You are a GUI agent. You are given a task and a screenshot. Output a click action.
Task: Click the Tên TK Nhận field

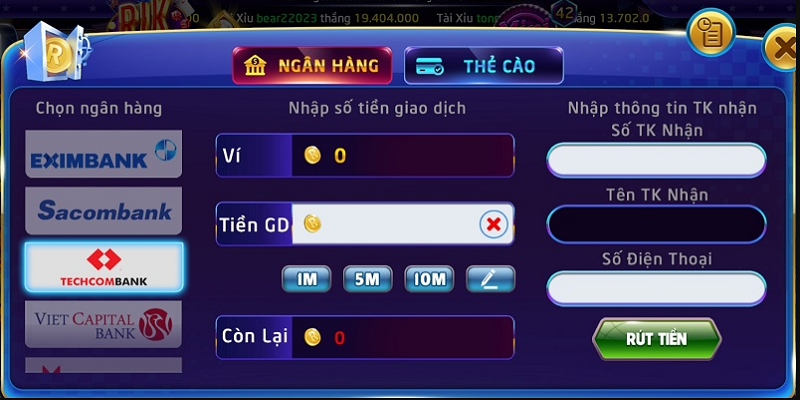coord(656,224)
